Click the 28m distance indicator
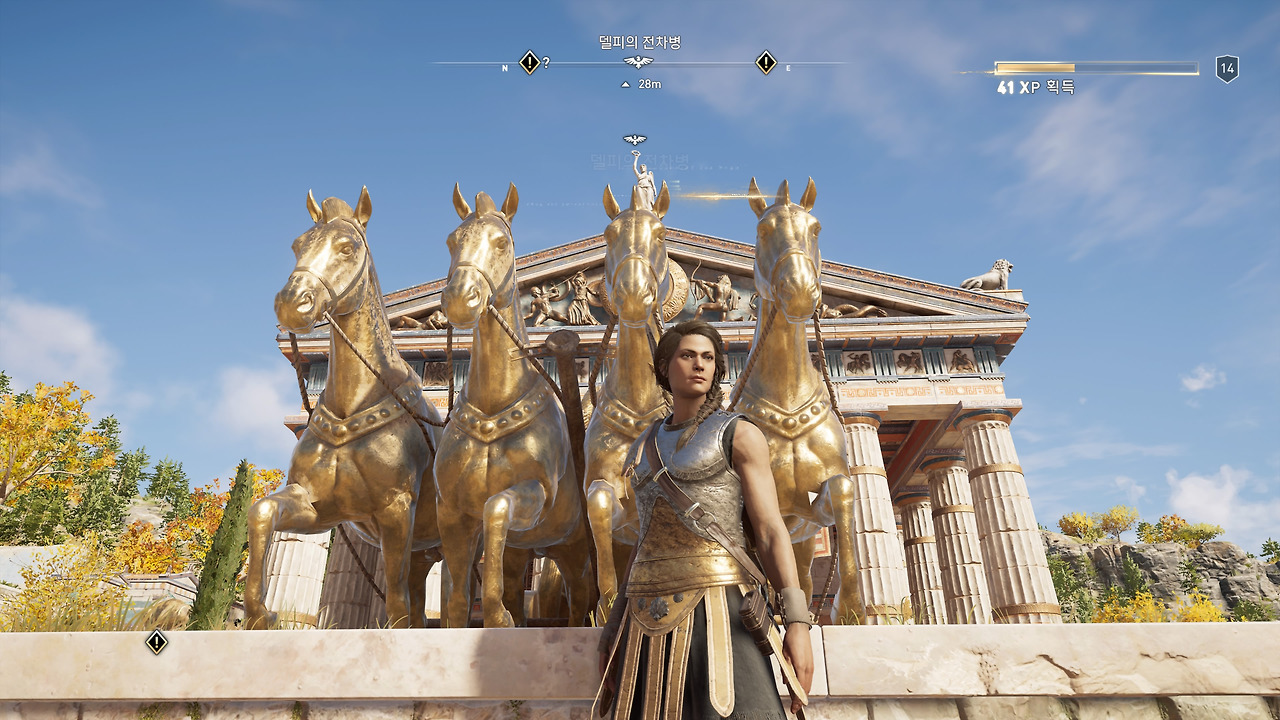Screen dimensions: 1280x720 650,82
